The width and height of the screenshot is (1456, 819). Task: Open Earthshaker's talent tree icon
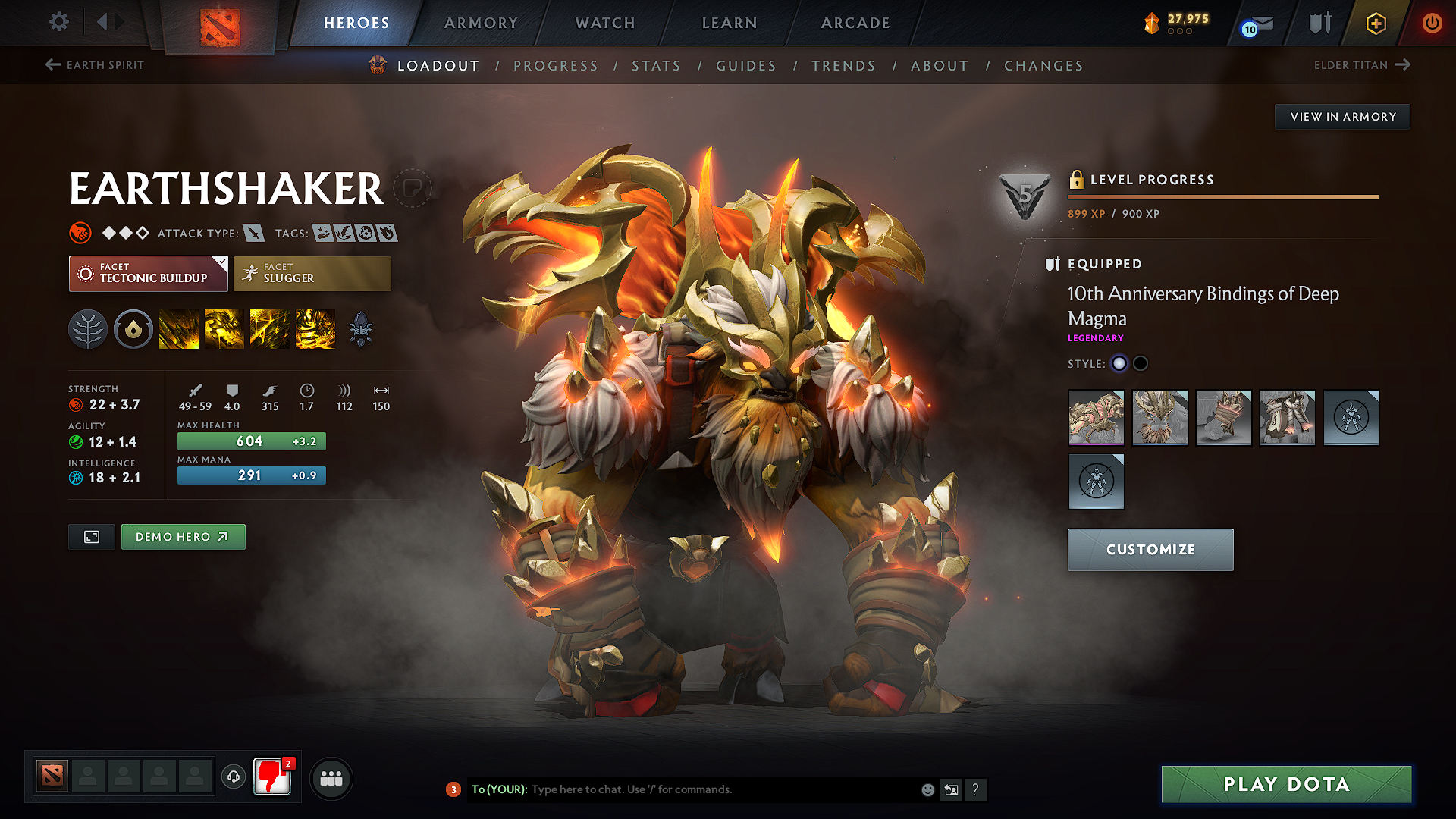88,328
